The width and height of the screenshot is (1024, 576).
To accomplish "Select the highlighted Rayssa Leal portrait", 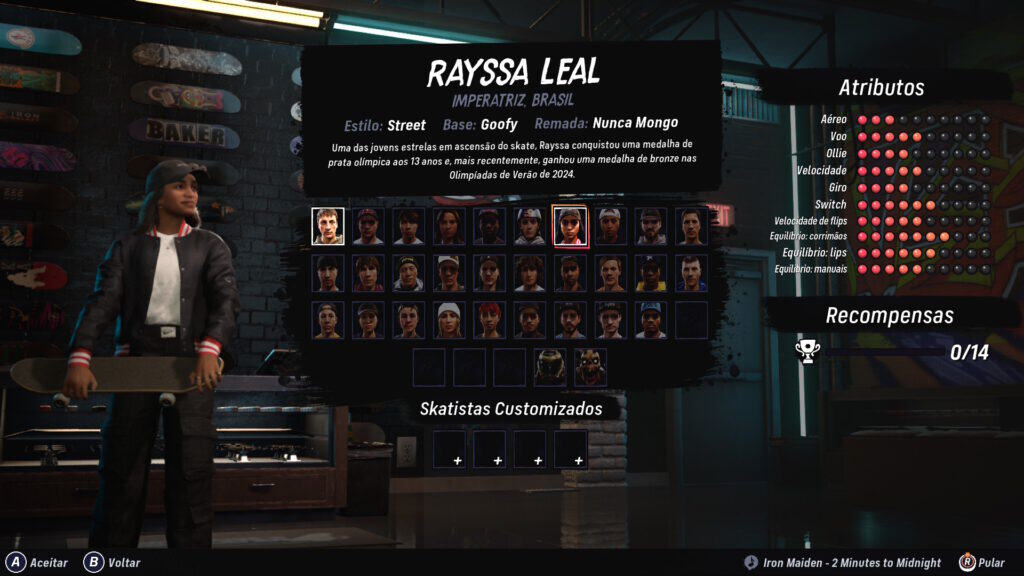I will tap(570, 226).
